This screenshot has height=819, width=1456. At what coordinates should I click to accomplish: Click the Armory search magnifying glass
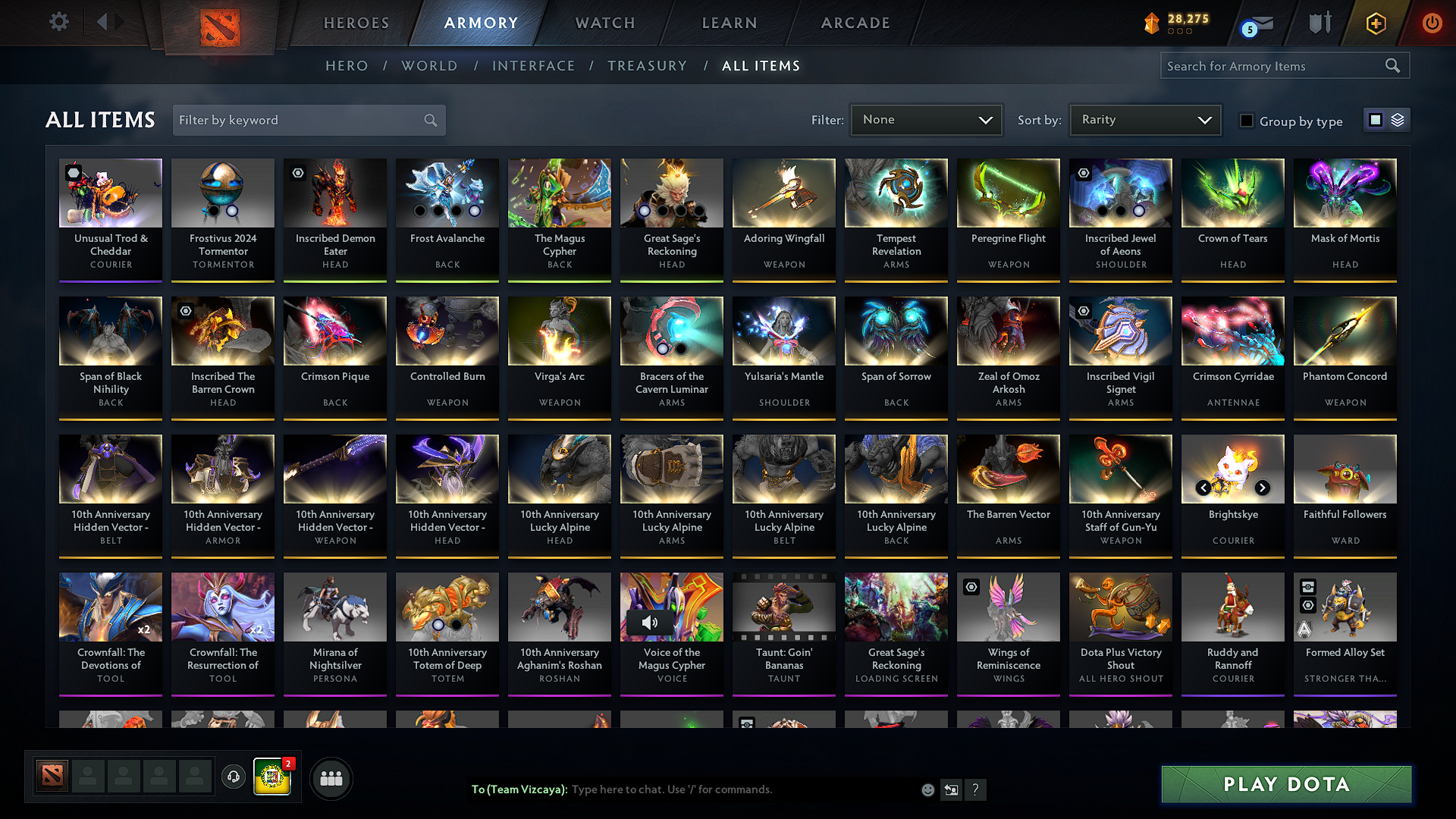tap(1392, 65)
